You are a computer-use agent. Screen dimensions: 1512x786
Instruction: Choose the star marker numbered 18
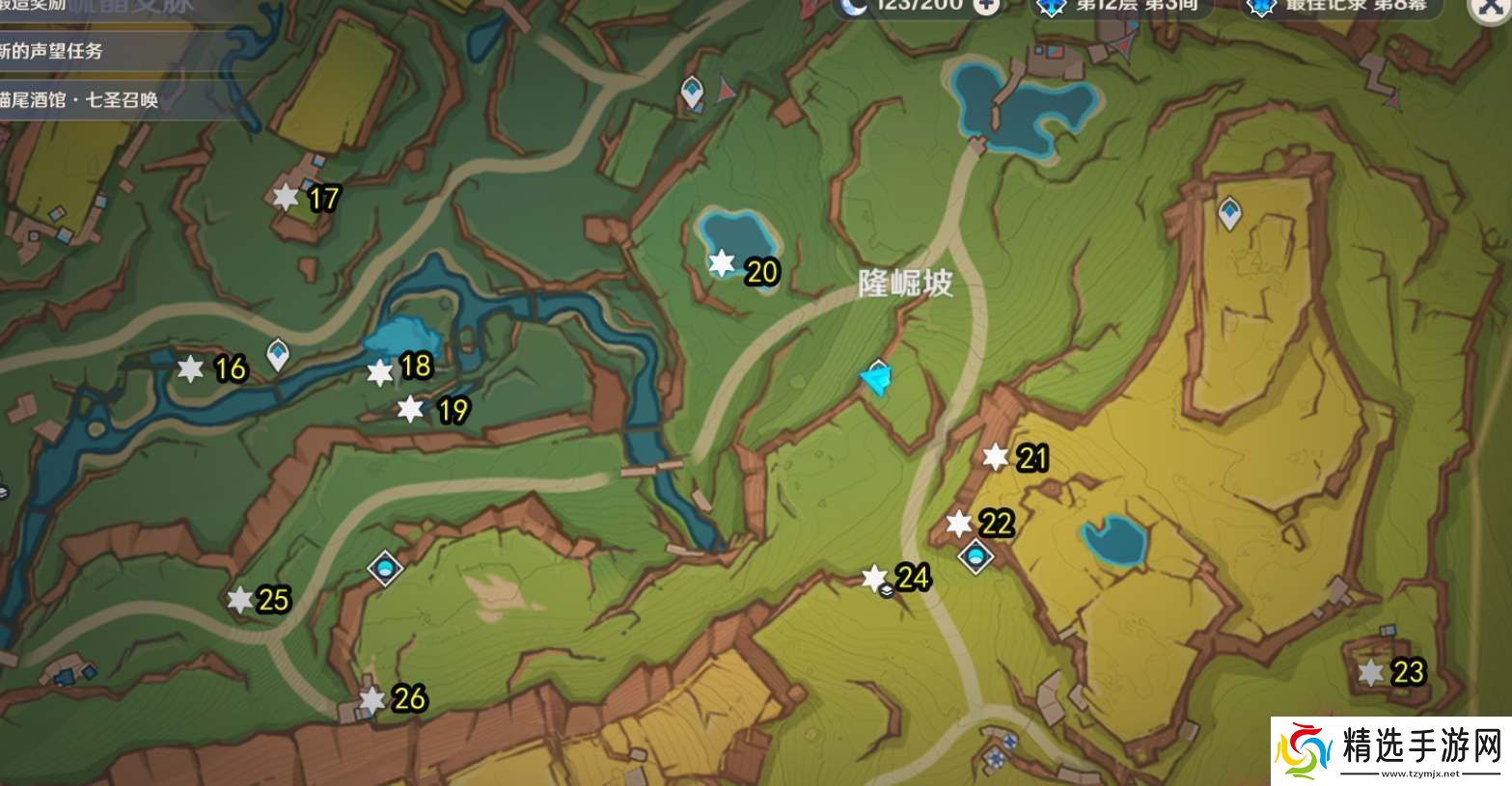pos(381,372)
